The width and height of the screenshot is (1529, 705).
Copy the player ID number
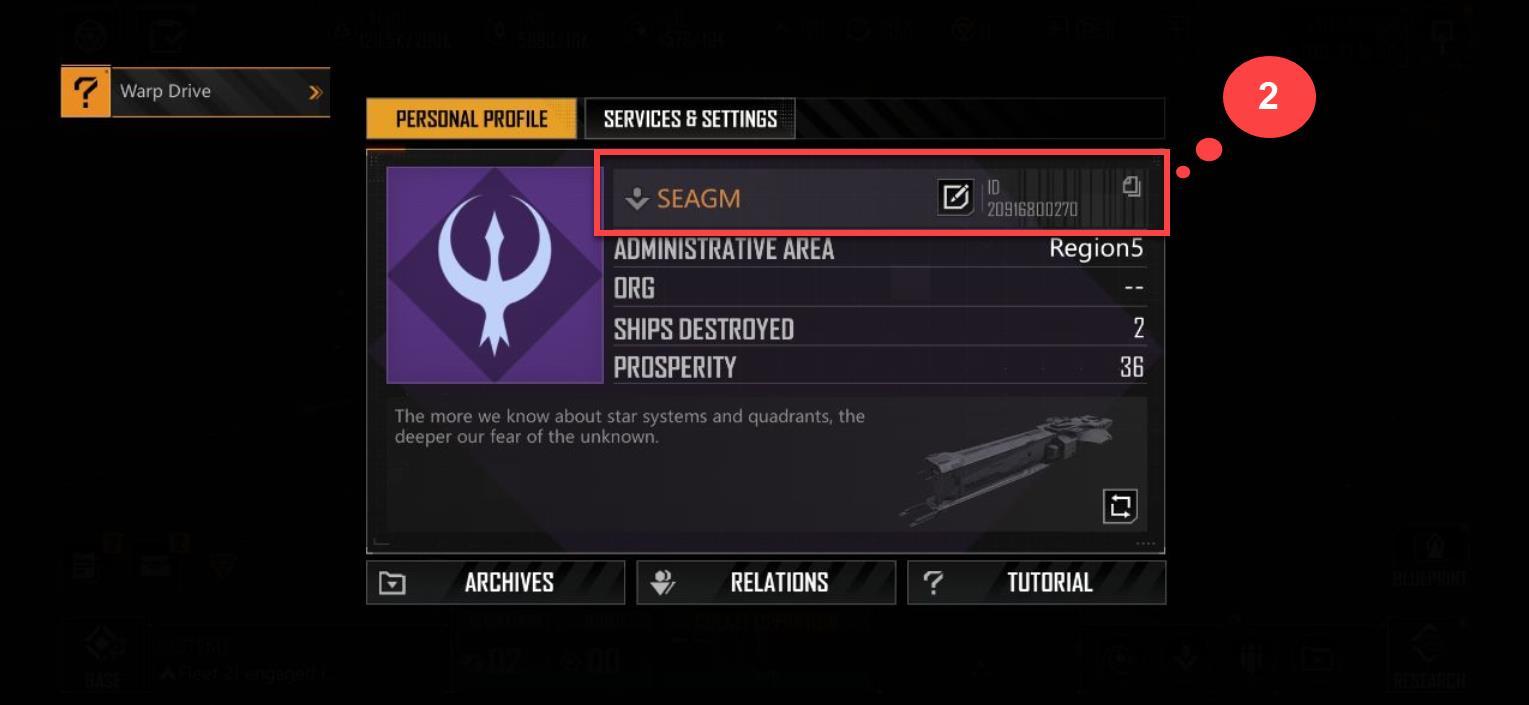click(x=1131, y=185)
